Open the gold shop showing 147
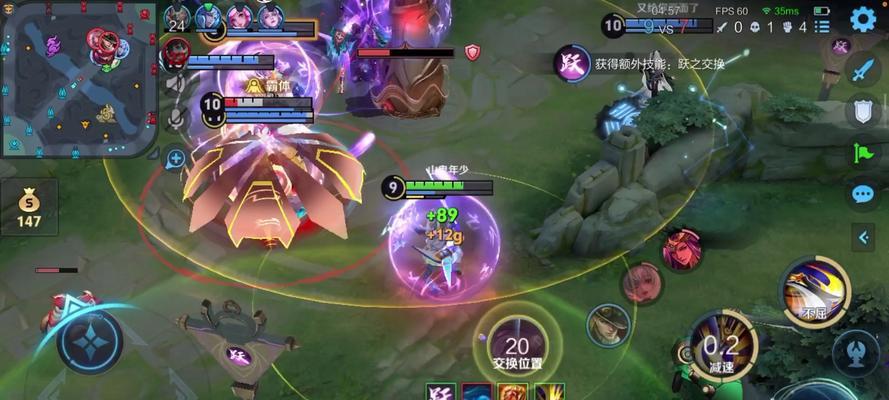 (x=29, y=208)
